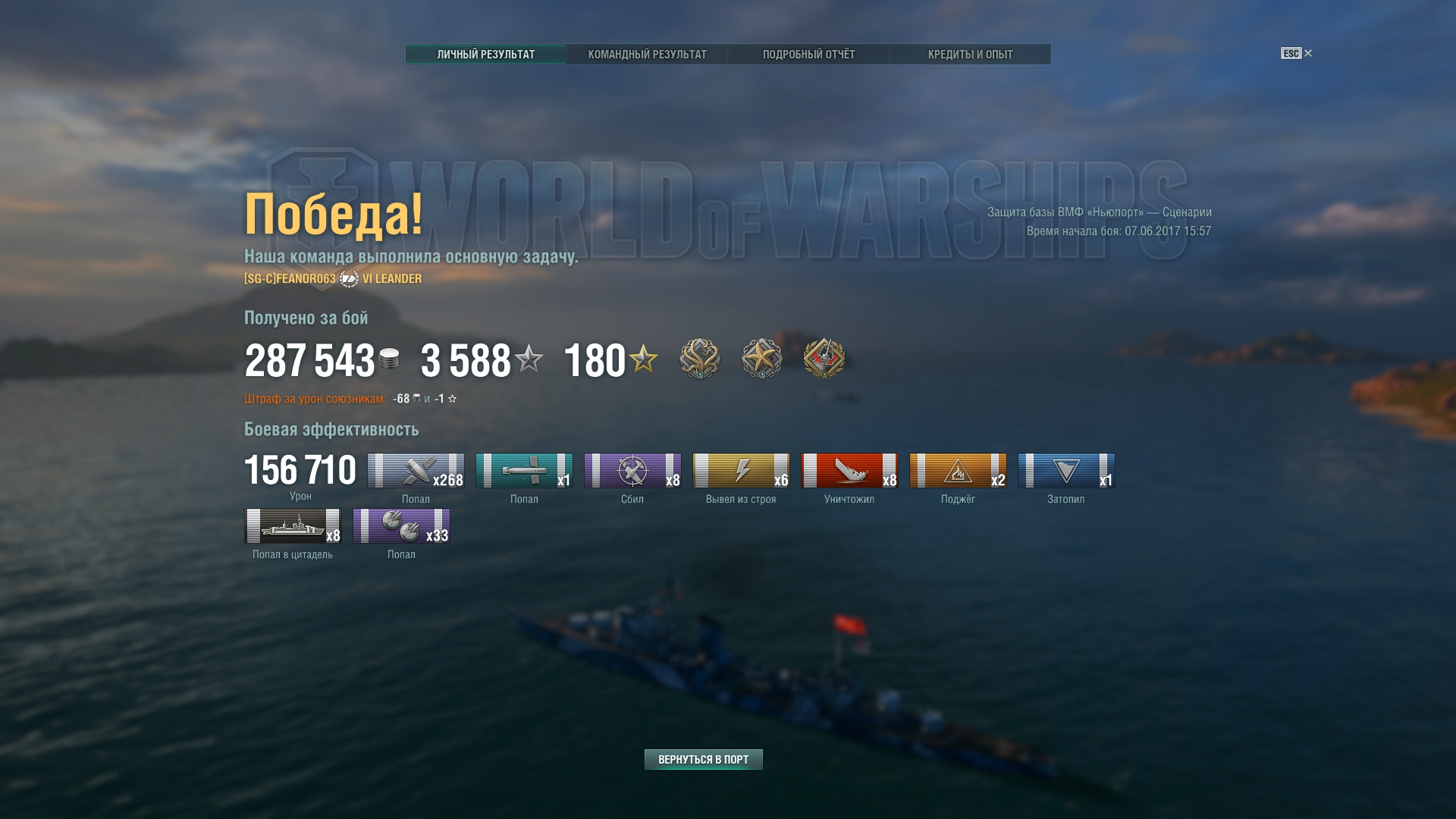Open the destroyed ships ribbon x8
Image resolution: width=1456 pixels, height=819 pixels.
(x=849, y=471)
